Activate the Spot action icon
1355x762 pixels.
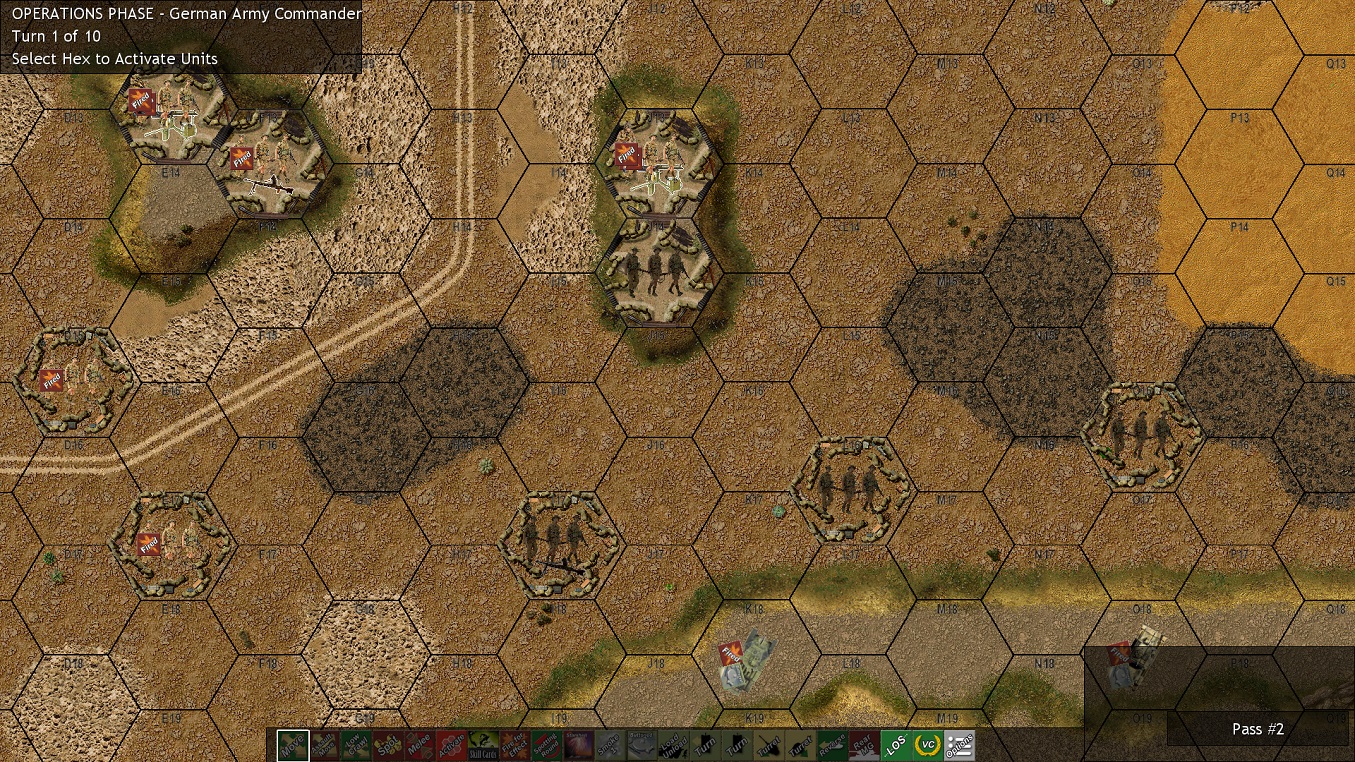point(387,745)
